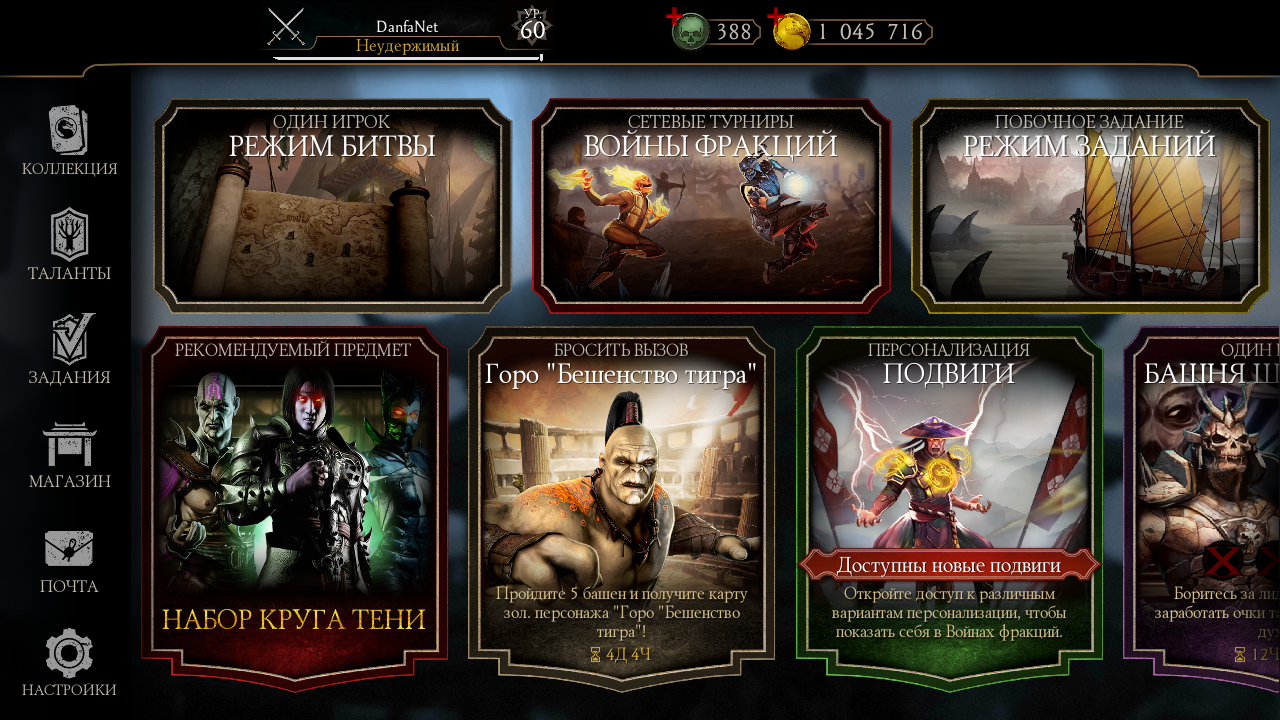Open the Режим заданий quest tile
Image resolution: width=1280 pixels, height=720 pixels.
coord(1089,206)
